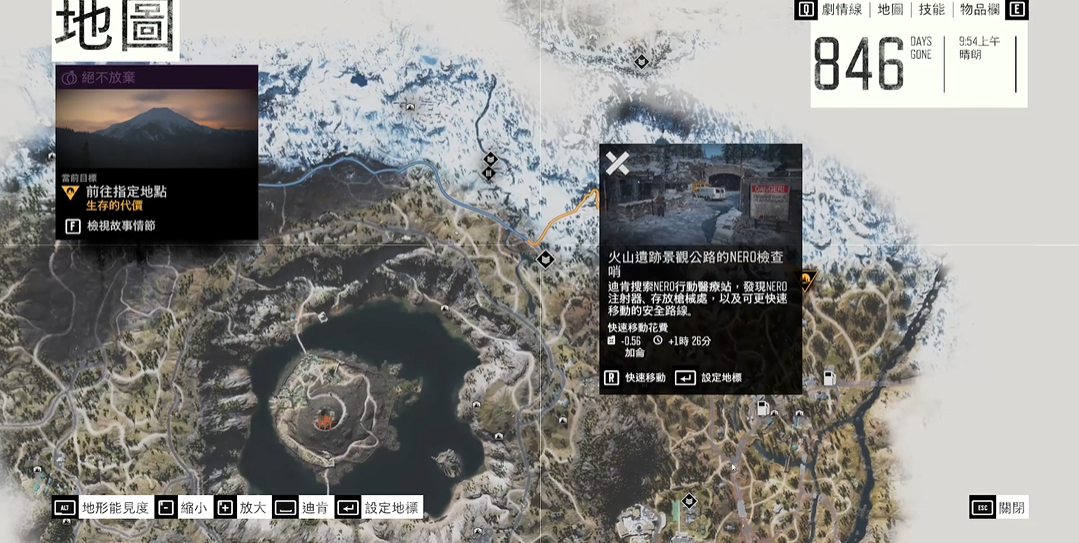Close the map with 關閉

[999, 508]
